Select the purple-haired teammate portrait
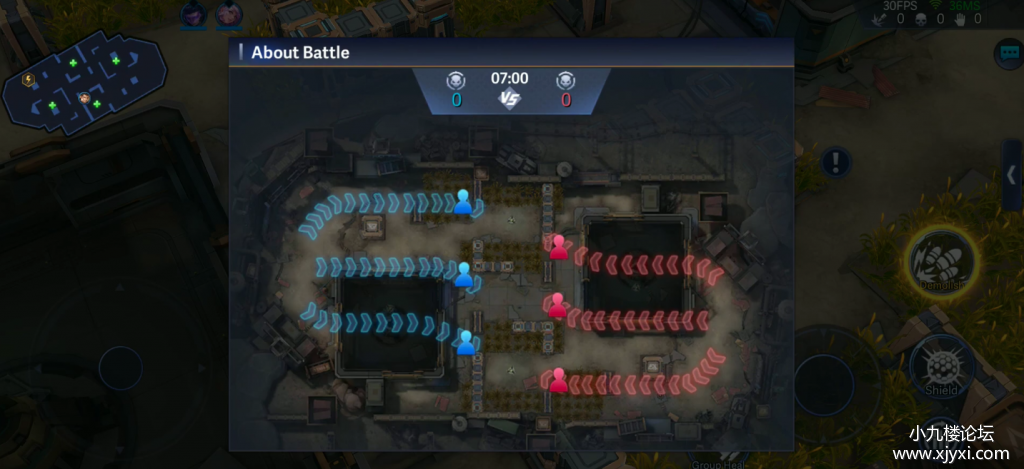Image resolution: width=1024 pixels, height=469 pixels. tap(194, 14)
